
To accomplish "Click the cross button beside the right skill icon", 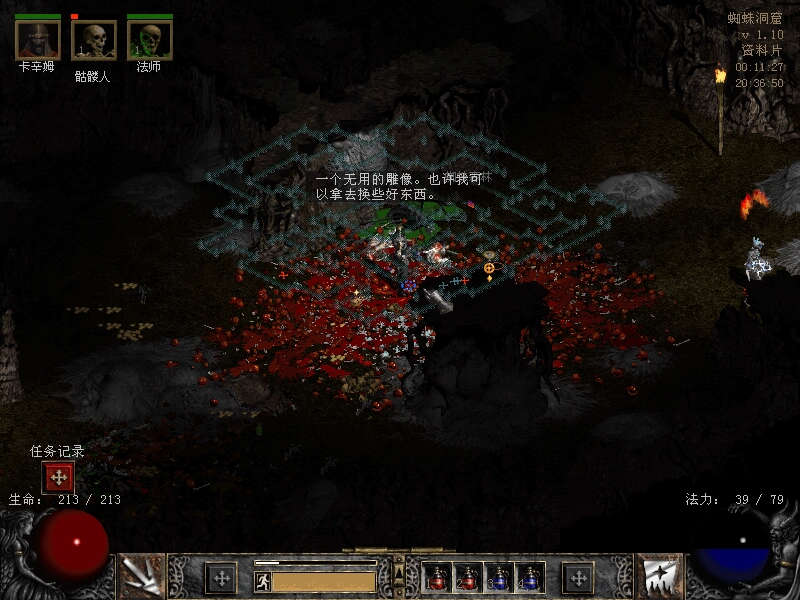I will pyautogui.click(x=578, y=577).
